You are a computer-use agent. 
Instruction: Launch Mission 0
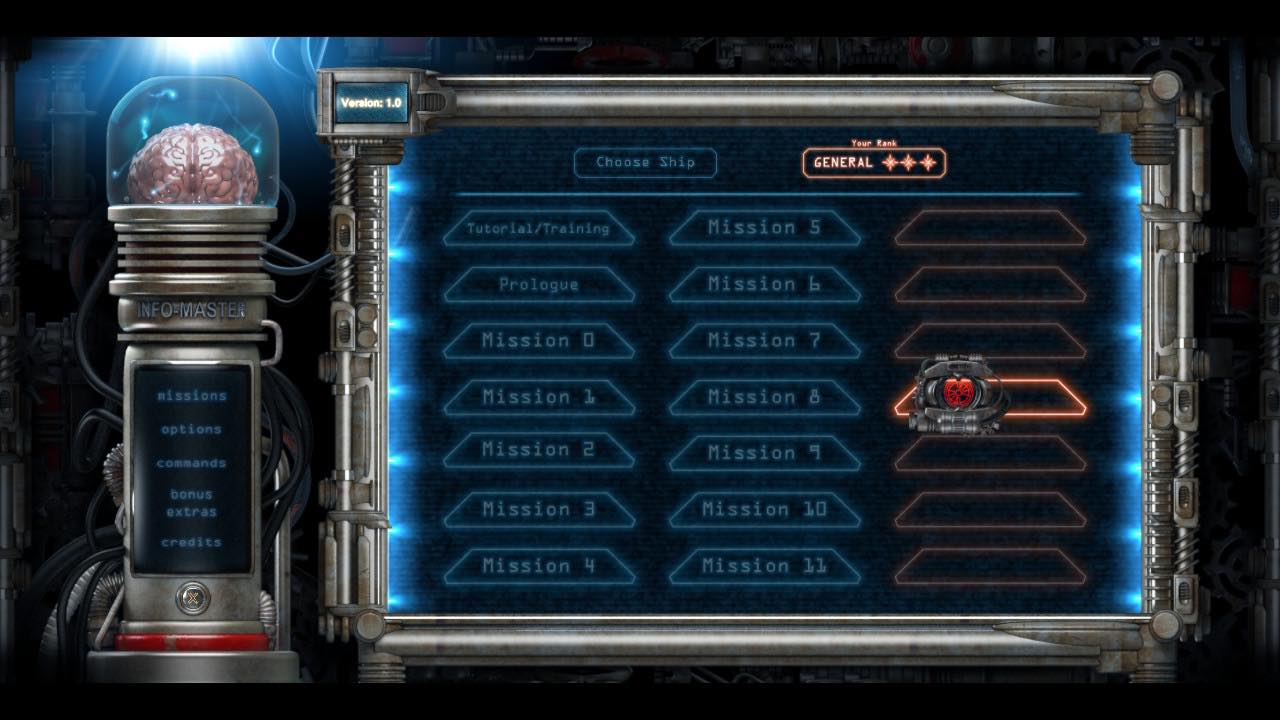pyautogui.click(x=538, y=340)
